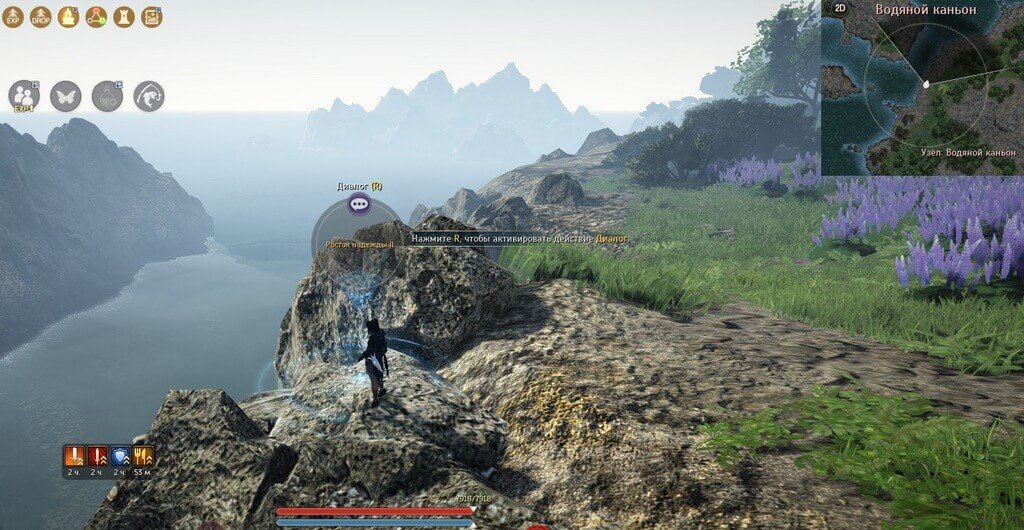
Task: Select the orange sword buff icon
Action: point(75,456)
